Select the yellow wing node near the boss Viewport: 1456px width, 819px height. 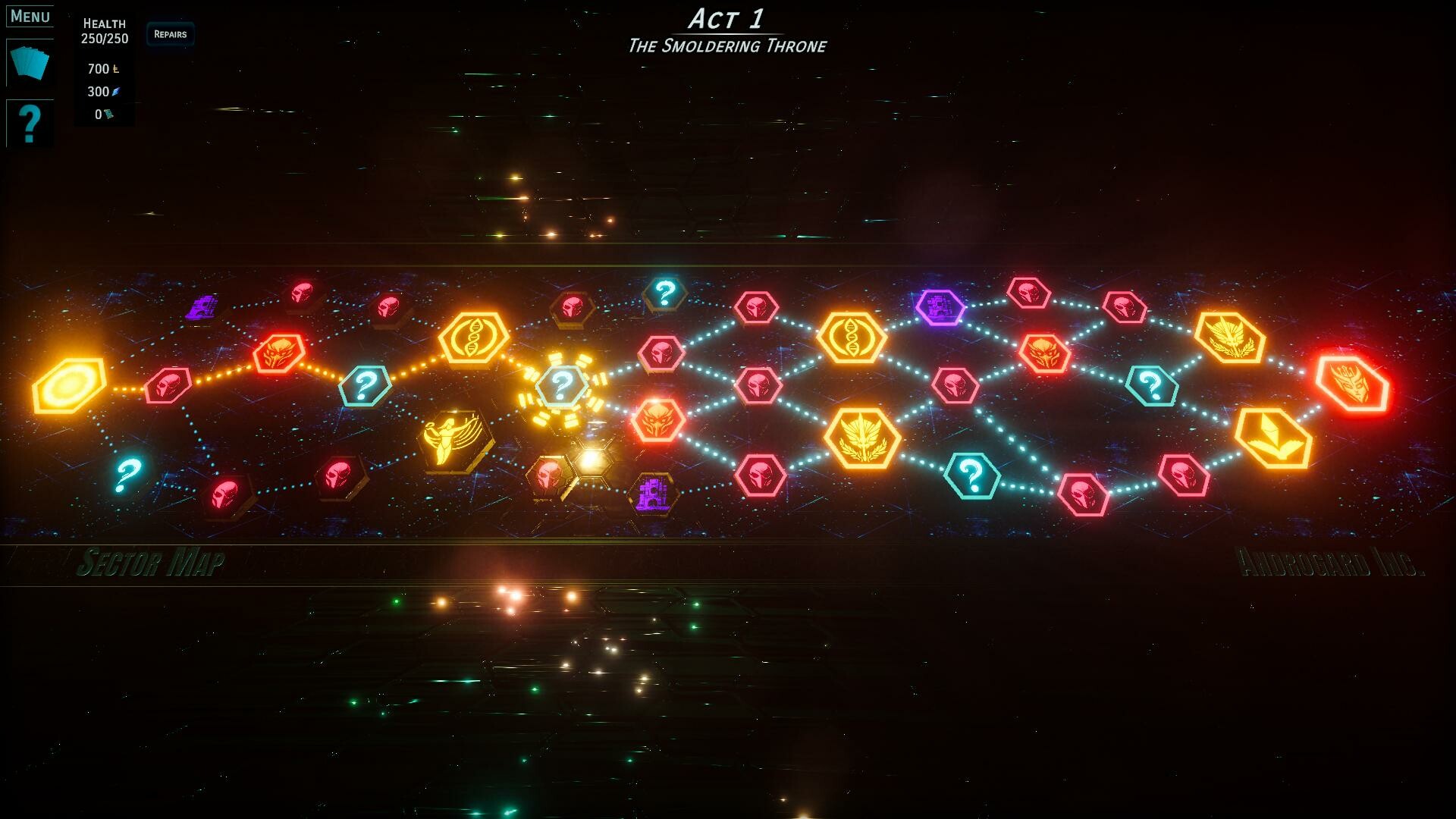(1274, 438)
